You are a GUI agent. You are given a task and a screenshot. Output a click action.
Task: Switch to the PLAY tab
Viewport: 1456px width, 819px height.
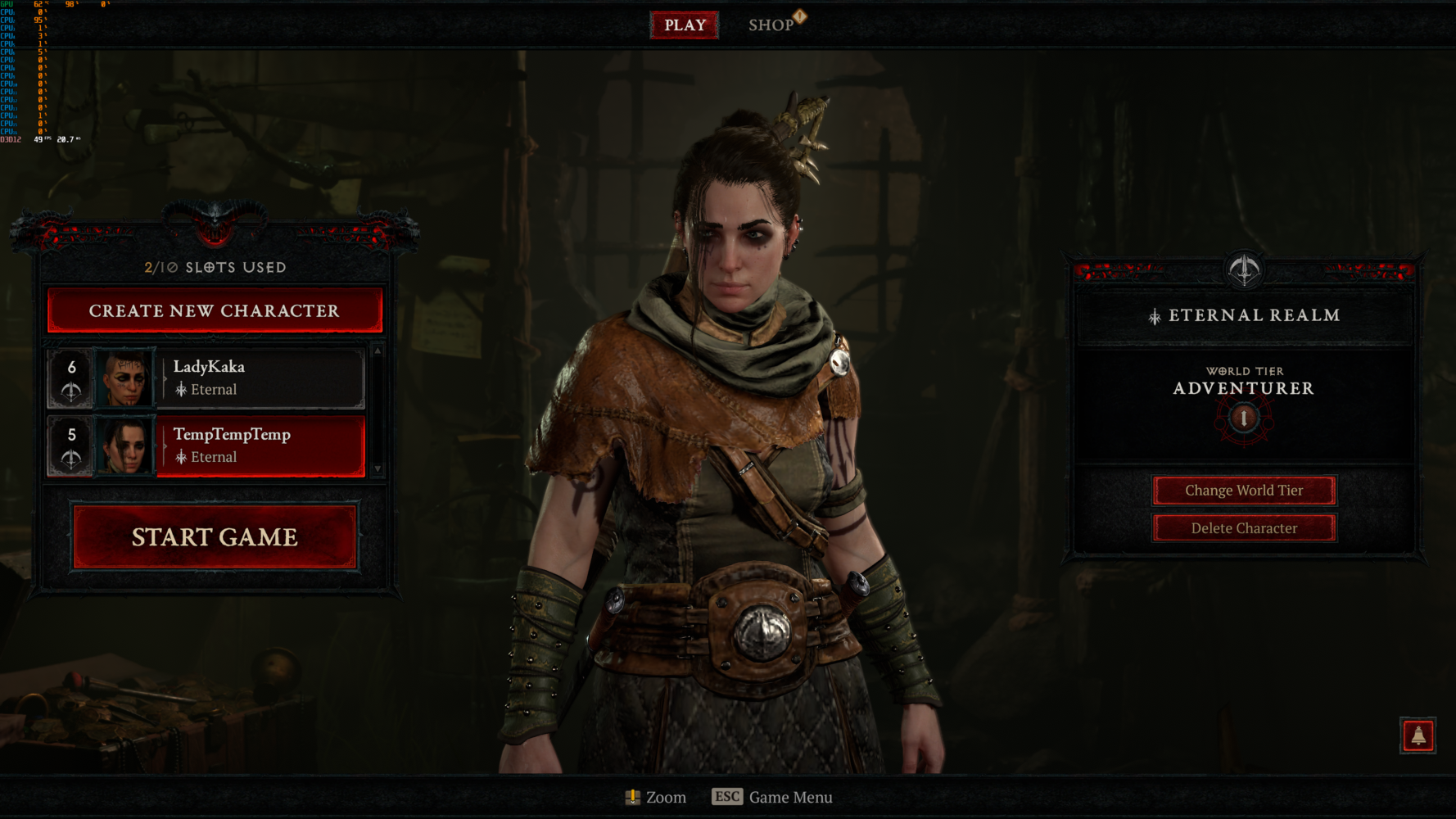pos(685,25)
